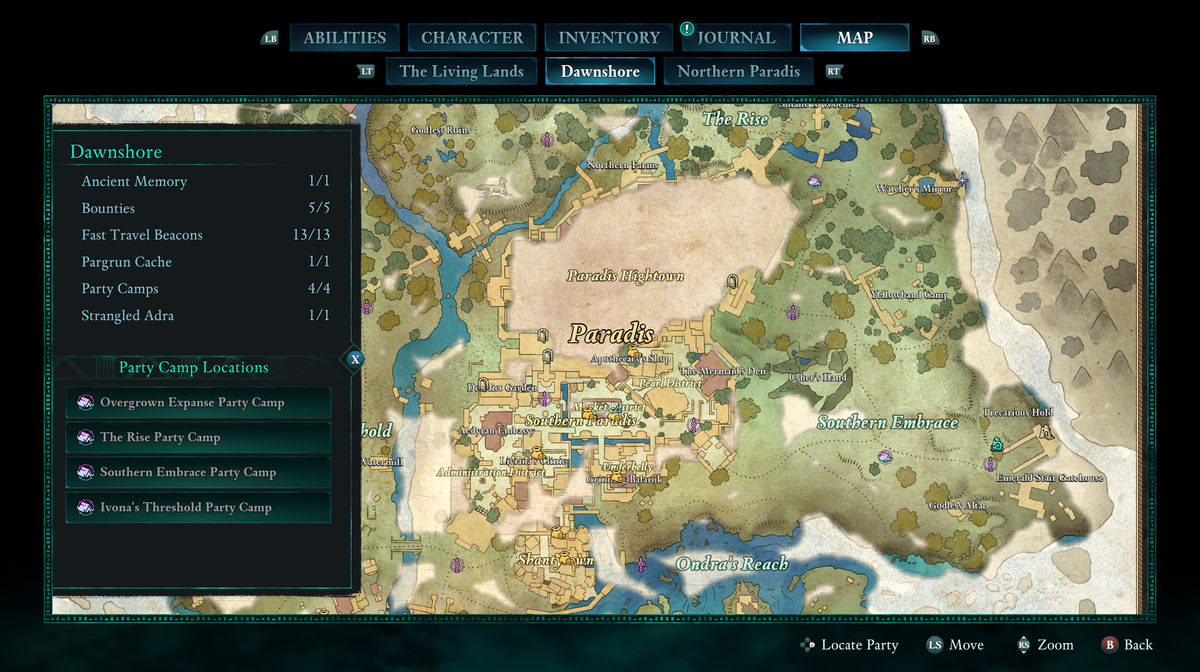Select the Bounties legend row
Image resolution: width=1200 pixels, height=672 pixels.
tap(205, 208)
